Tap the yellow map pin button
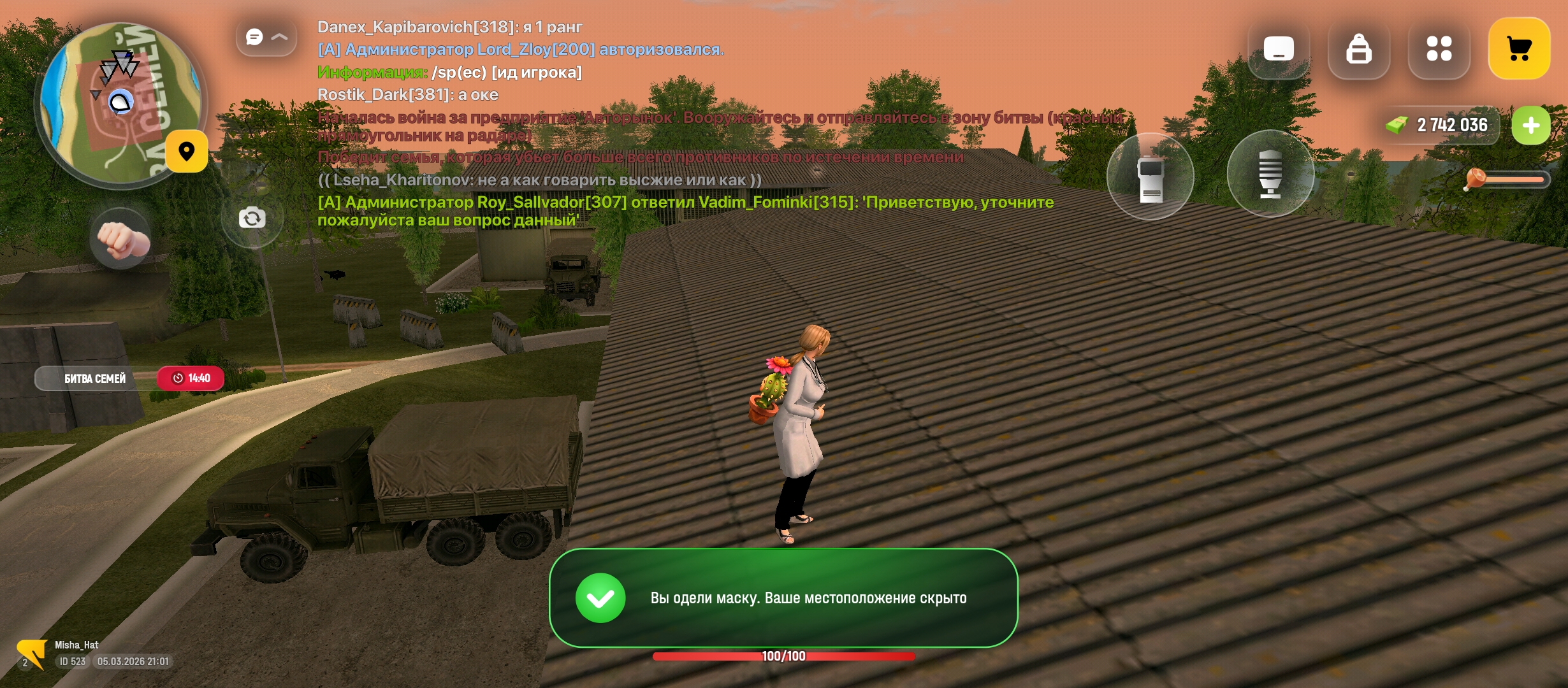 (187, 152)
